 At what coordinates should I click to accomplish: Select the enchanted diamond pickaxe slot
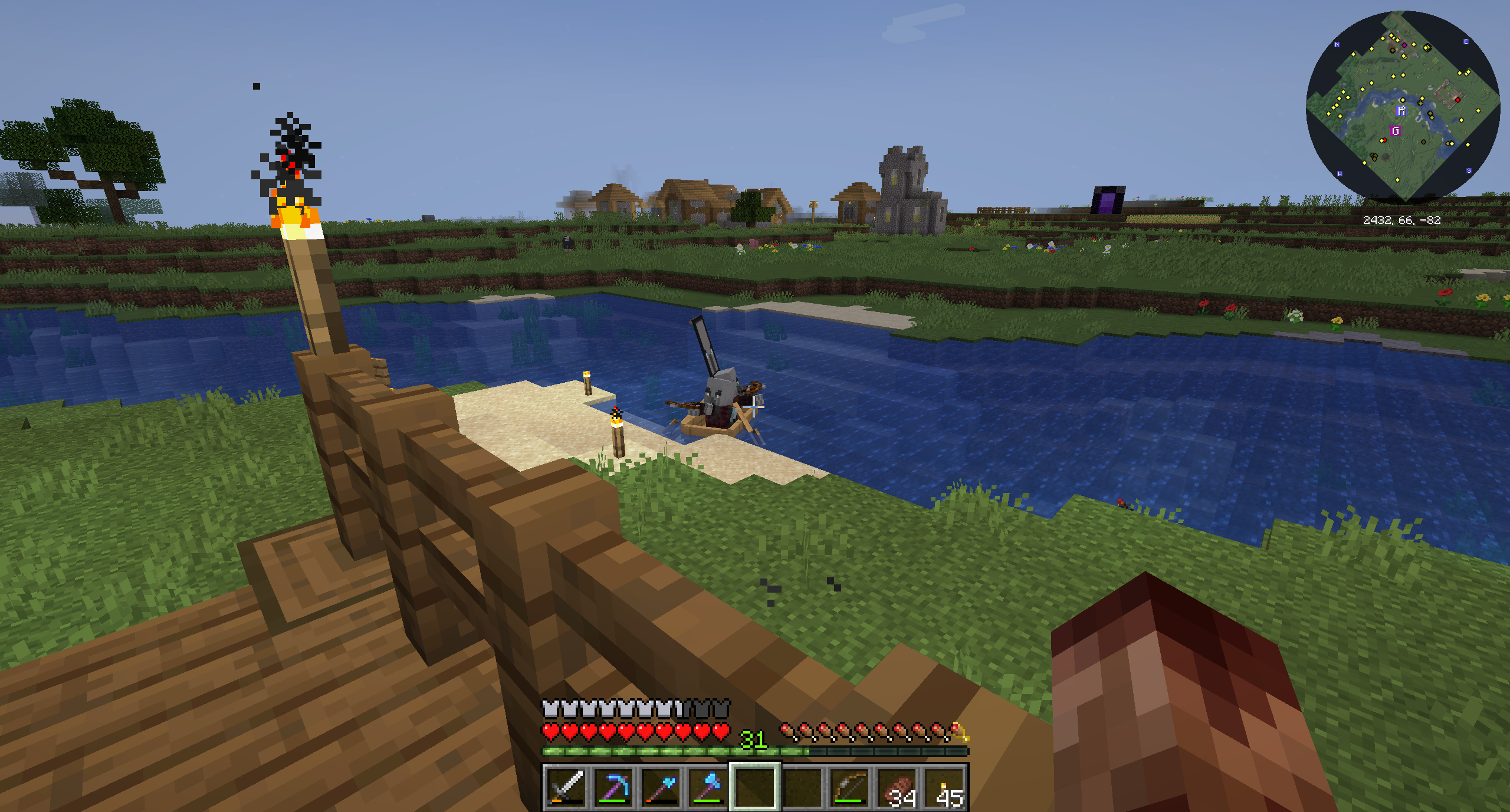(x=613, y=787)
